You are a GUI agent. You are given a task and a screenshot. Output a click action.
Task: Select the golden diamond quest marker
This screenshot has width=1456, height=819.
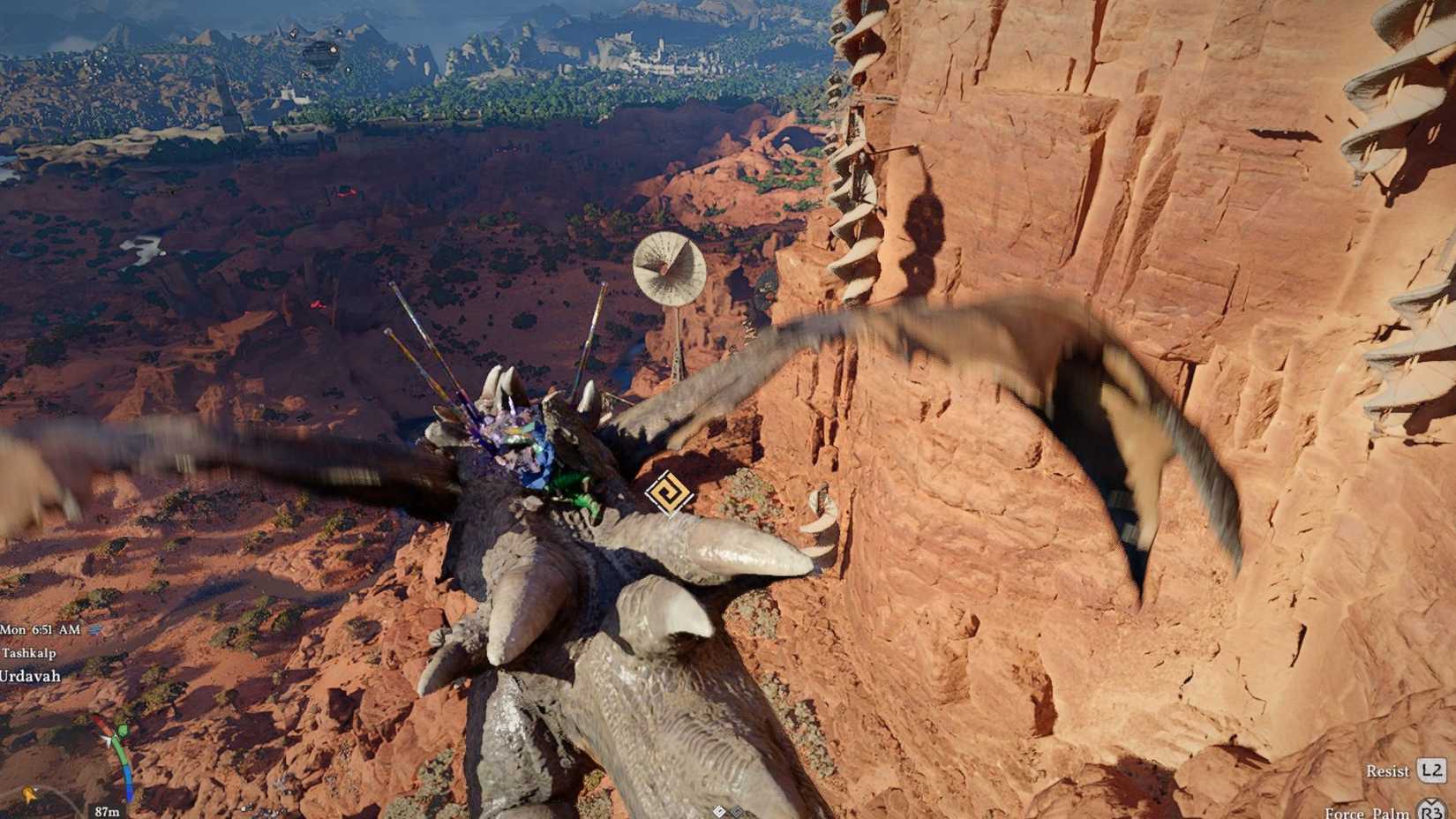(x=669, y=494)
